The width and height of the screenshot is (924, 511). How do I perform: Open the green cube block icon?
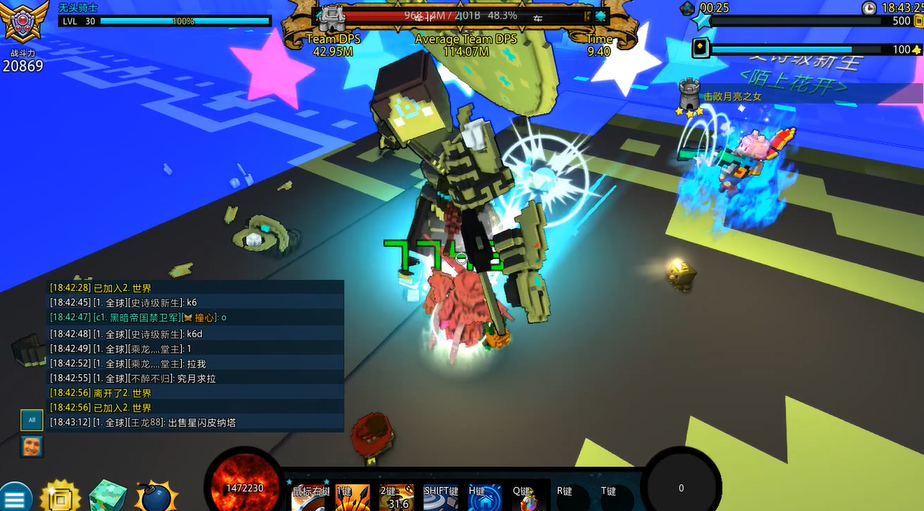pyautogui.click(x=108, y=497)
